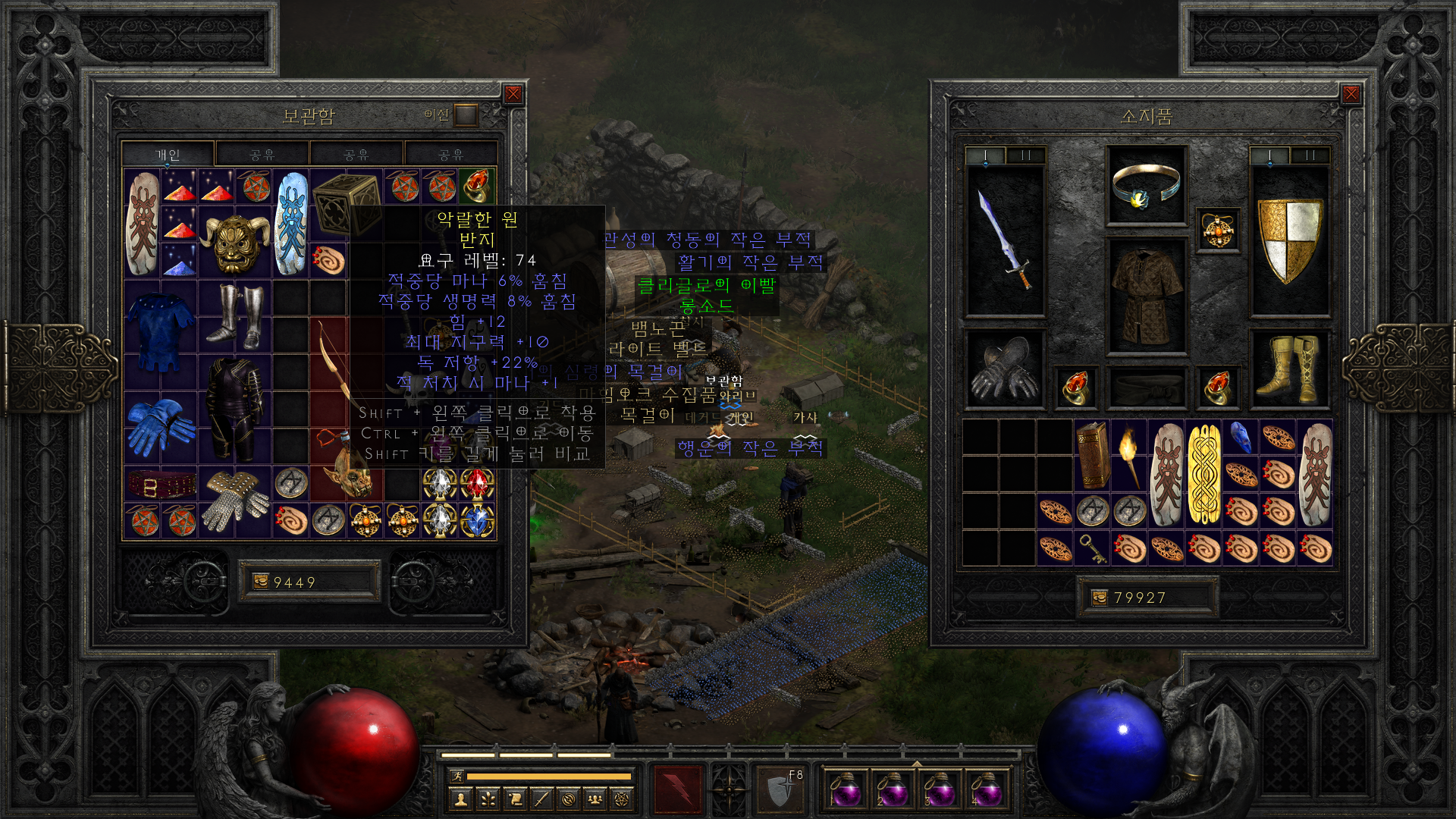The image size is (1456, 819).
Task: Close the stash (보관함) window
Action: (x=513, y=94)
